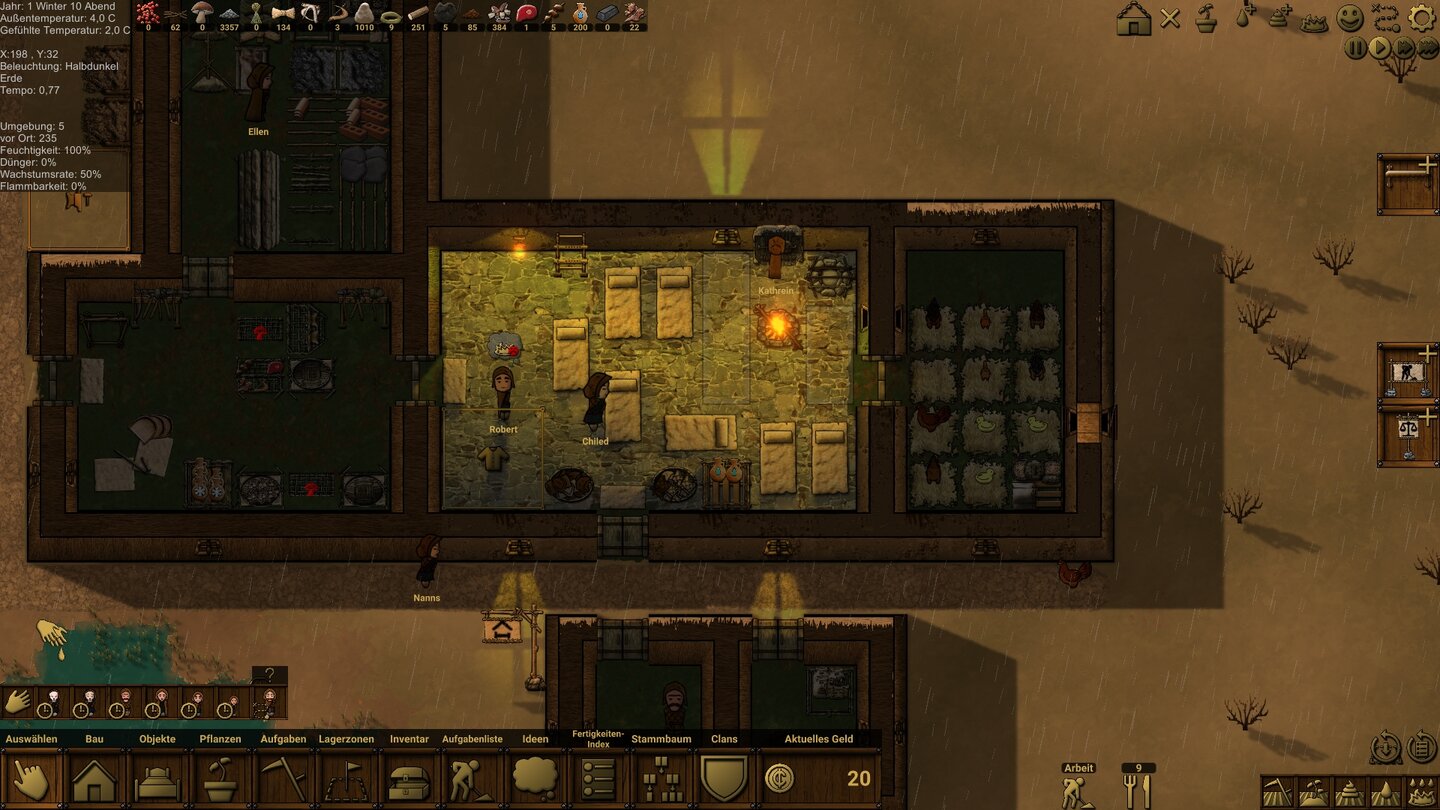Pause the game

(1356, 47)
